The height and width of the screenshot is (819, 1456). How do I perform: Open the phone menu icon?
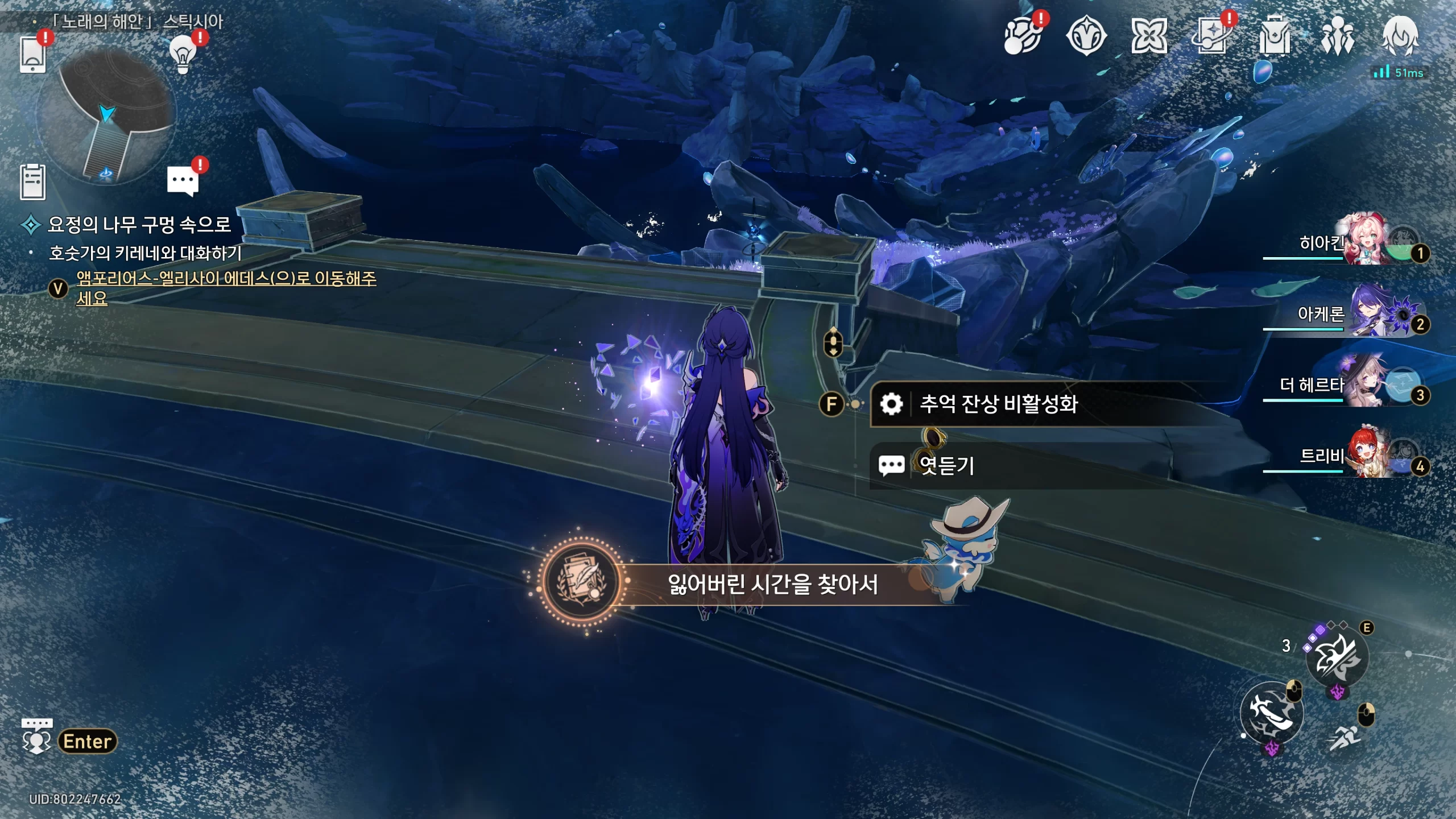click(32, 55)
